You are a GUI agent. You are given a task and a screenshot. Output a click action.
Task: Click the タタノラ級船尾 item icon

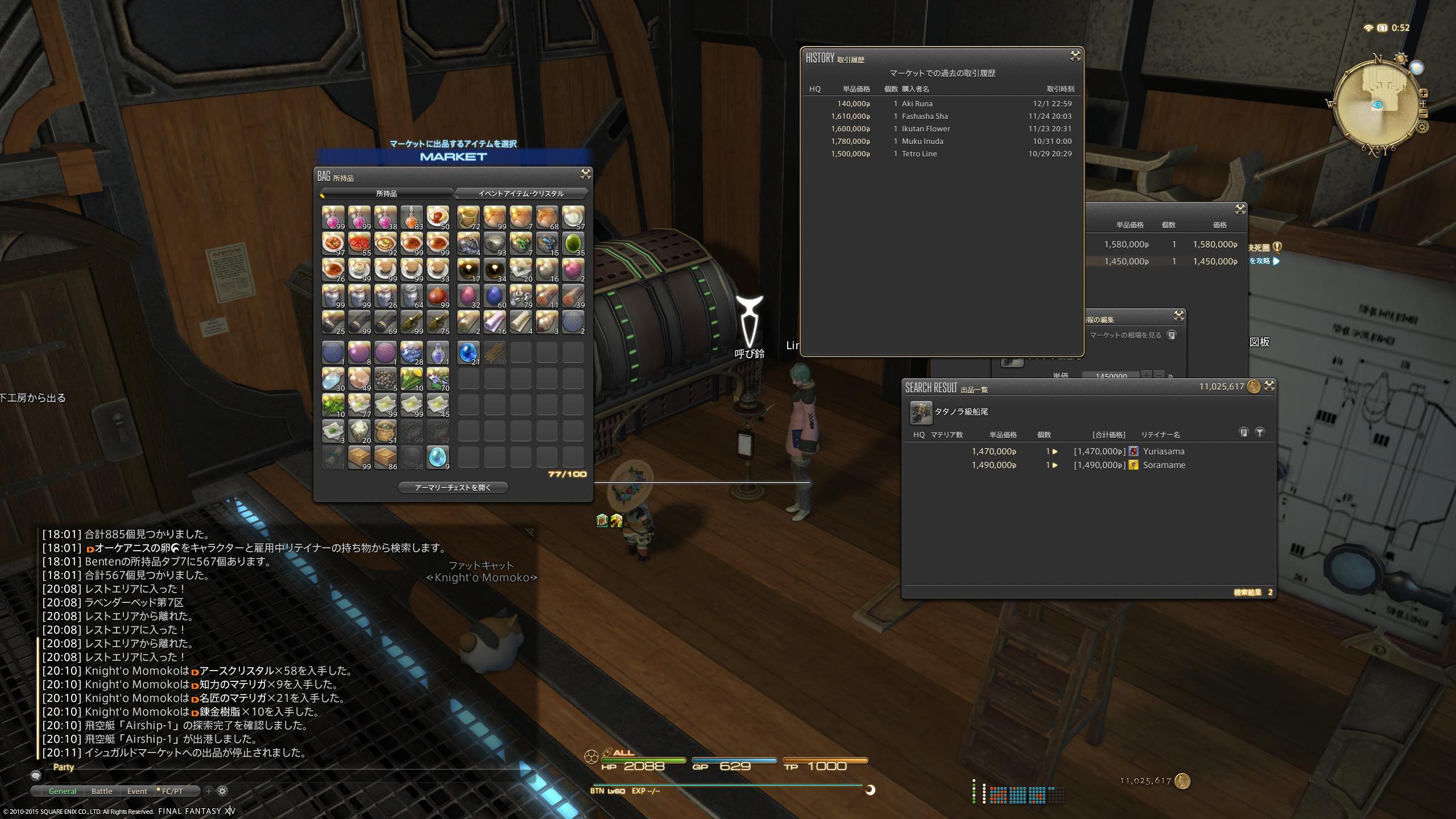pos(920,412)
